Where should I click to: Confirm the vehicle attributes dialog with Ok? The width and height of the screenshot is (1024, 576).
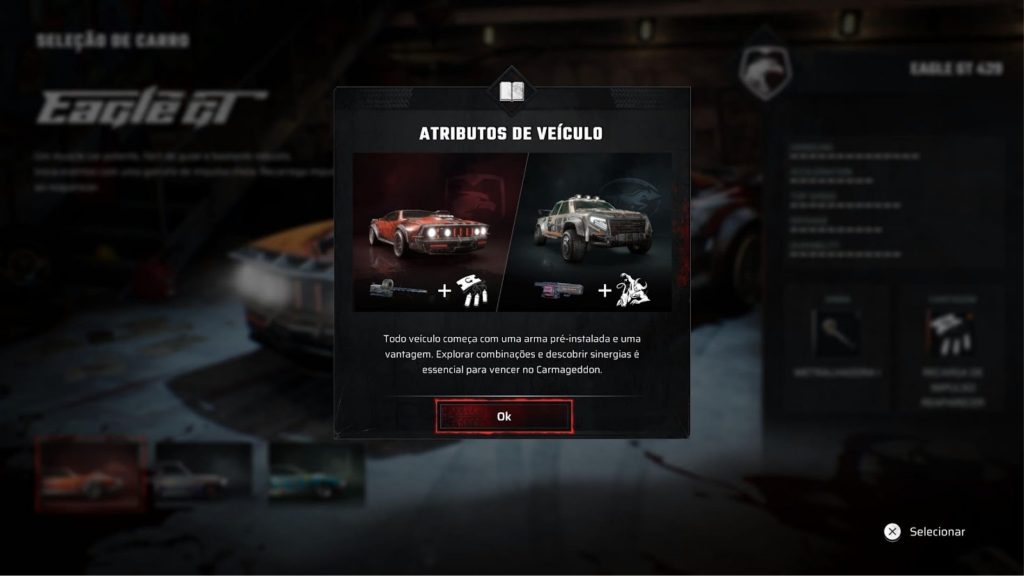click(x=504, y=416)
